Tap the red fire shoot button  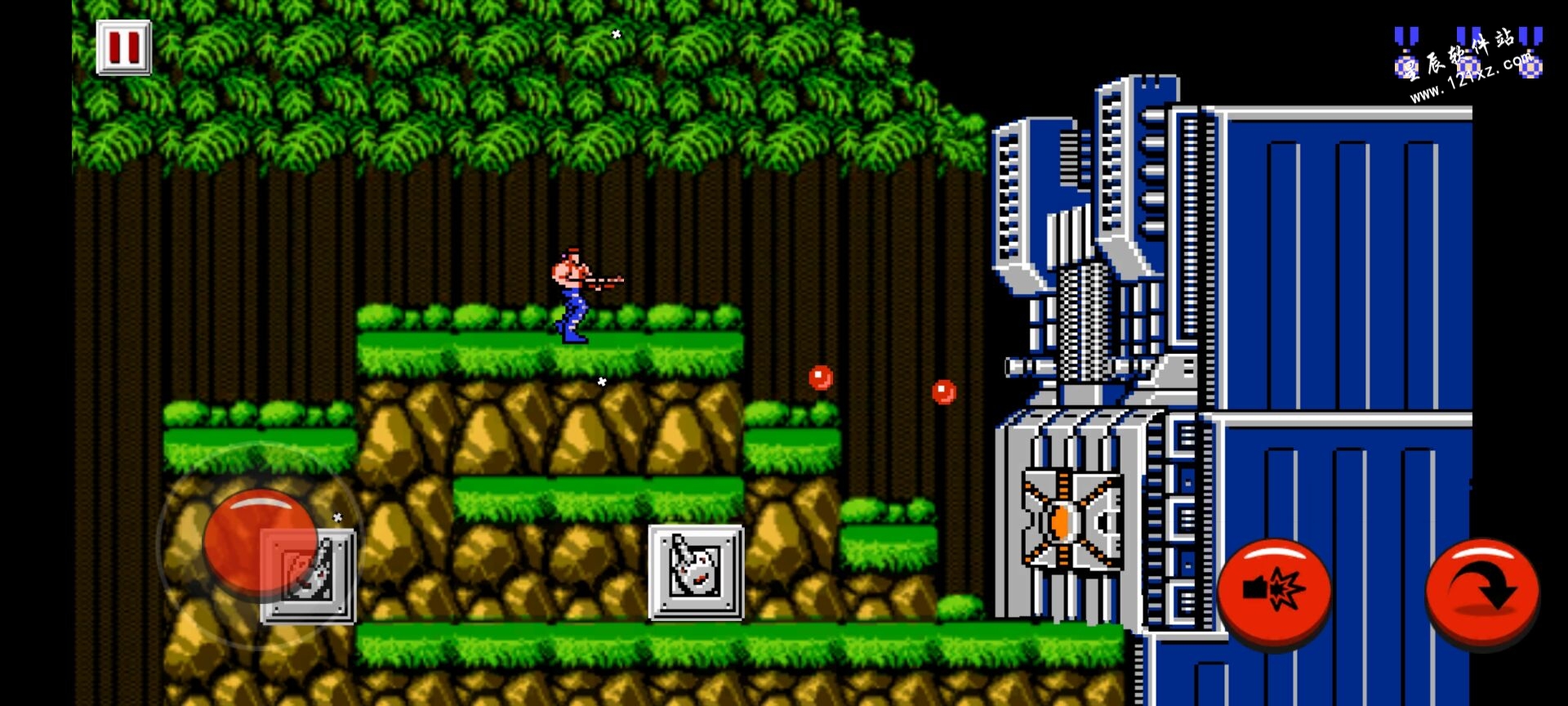pos(1274,590)
